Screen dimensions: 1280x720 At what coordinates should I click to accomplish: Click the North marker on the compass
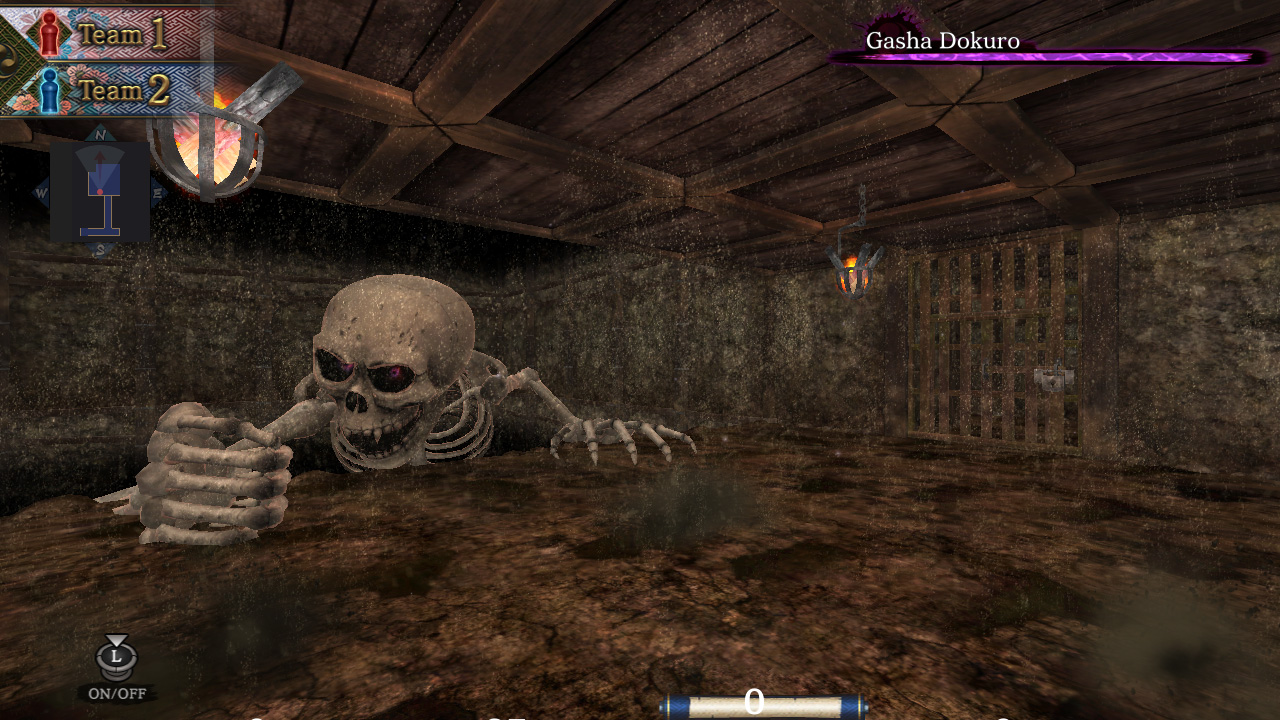(x=98, y=134)
